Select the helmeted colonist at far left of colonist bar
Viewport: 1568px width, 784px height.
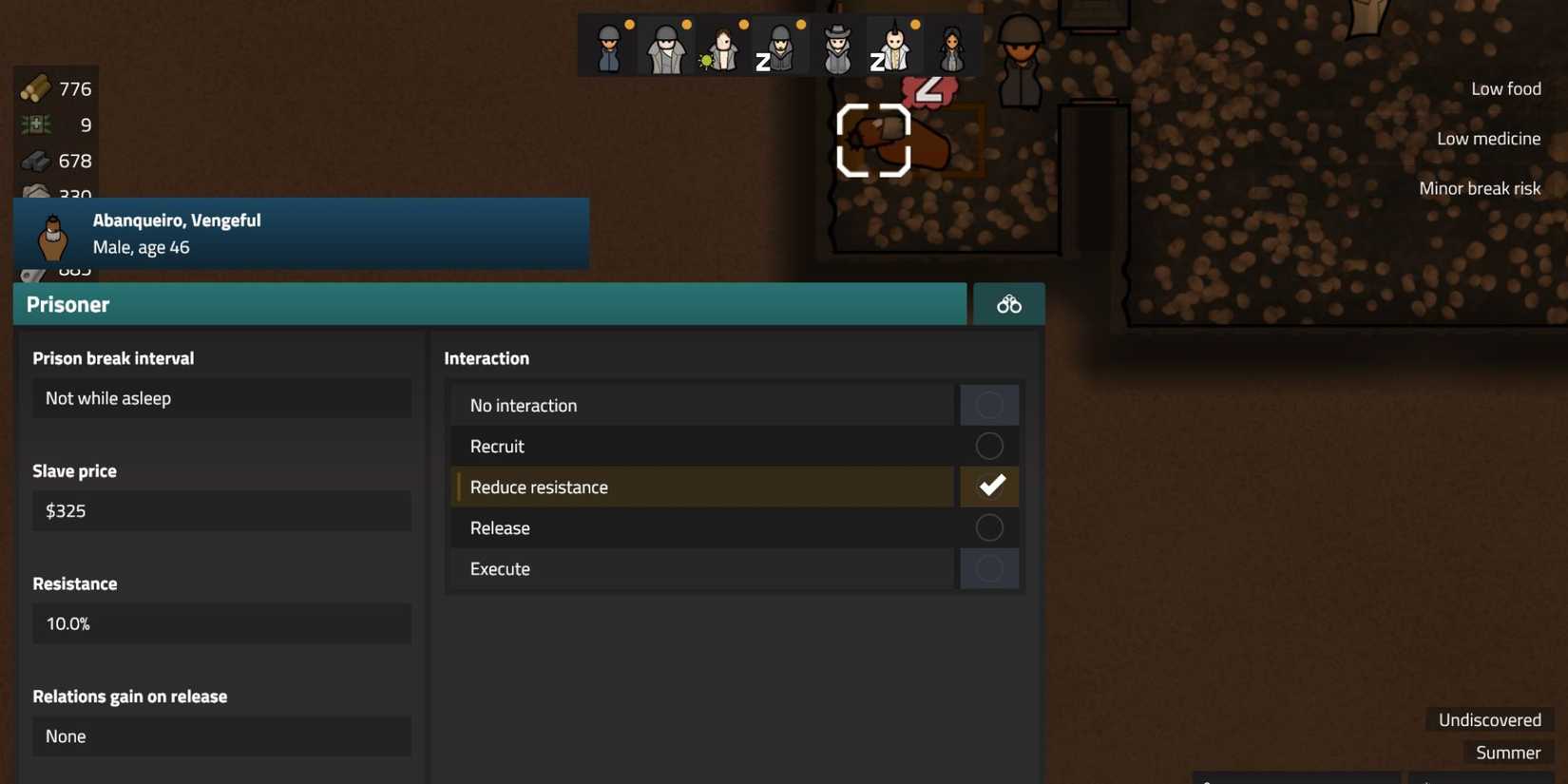(608, 45)
